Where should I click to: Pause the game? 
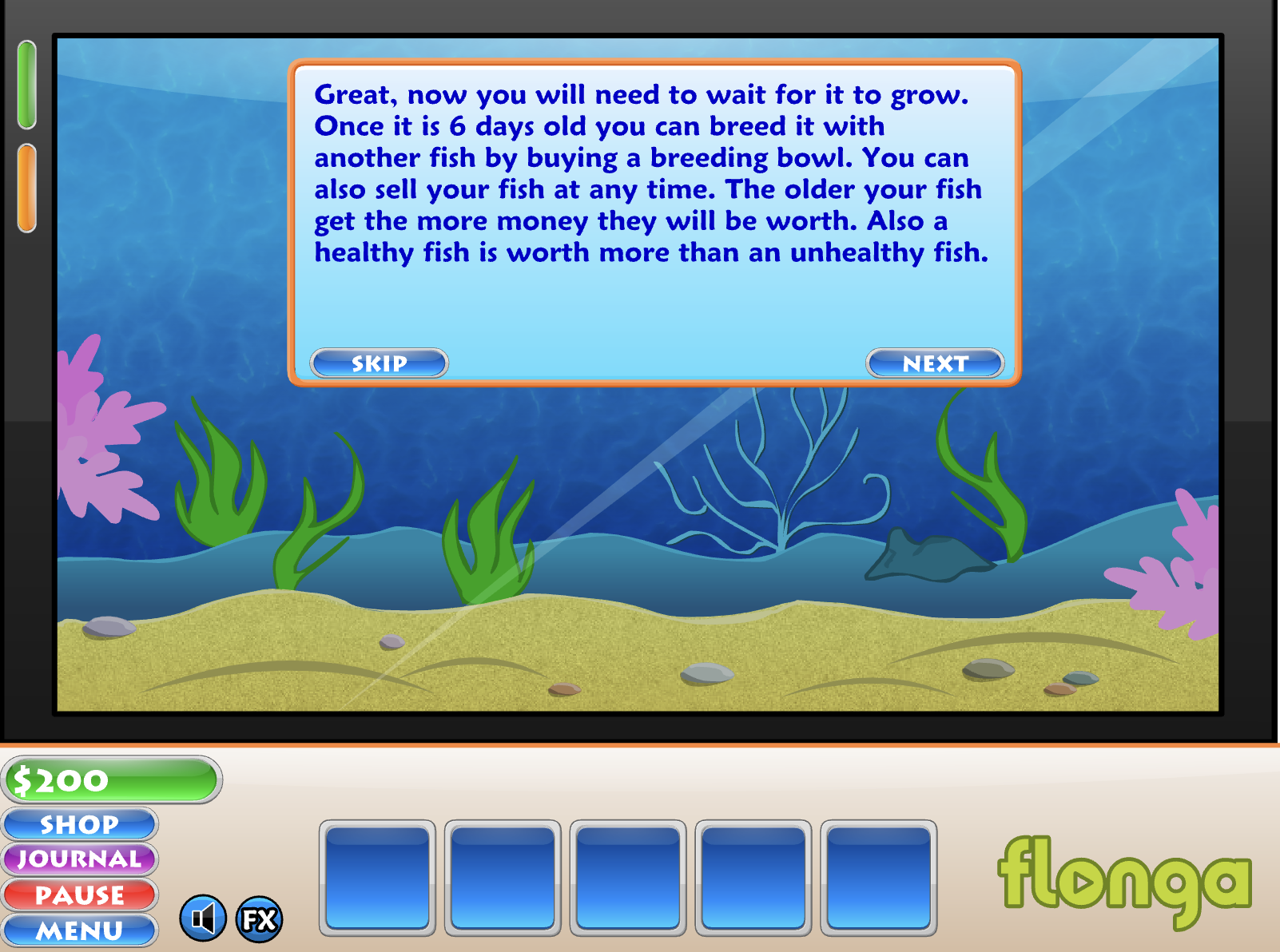click(80, 894)
